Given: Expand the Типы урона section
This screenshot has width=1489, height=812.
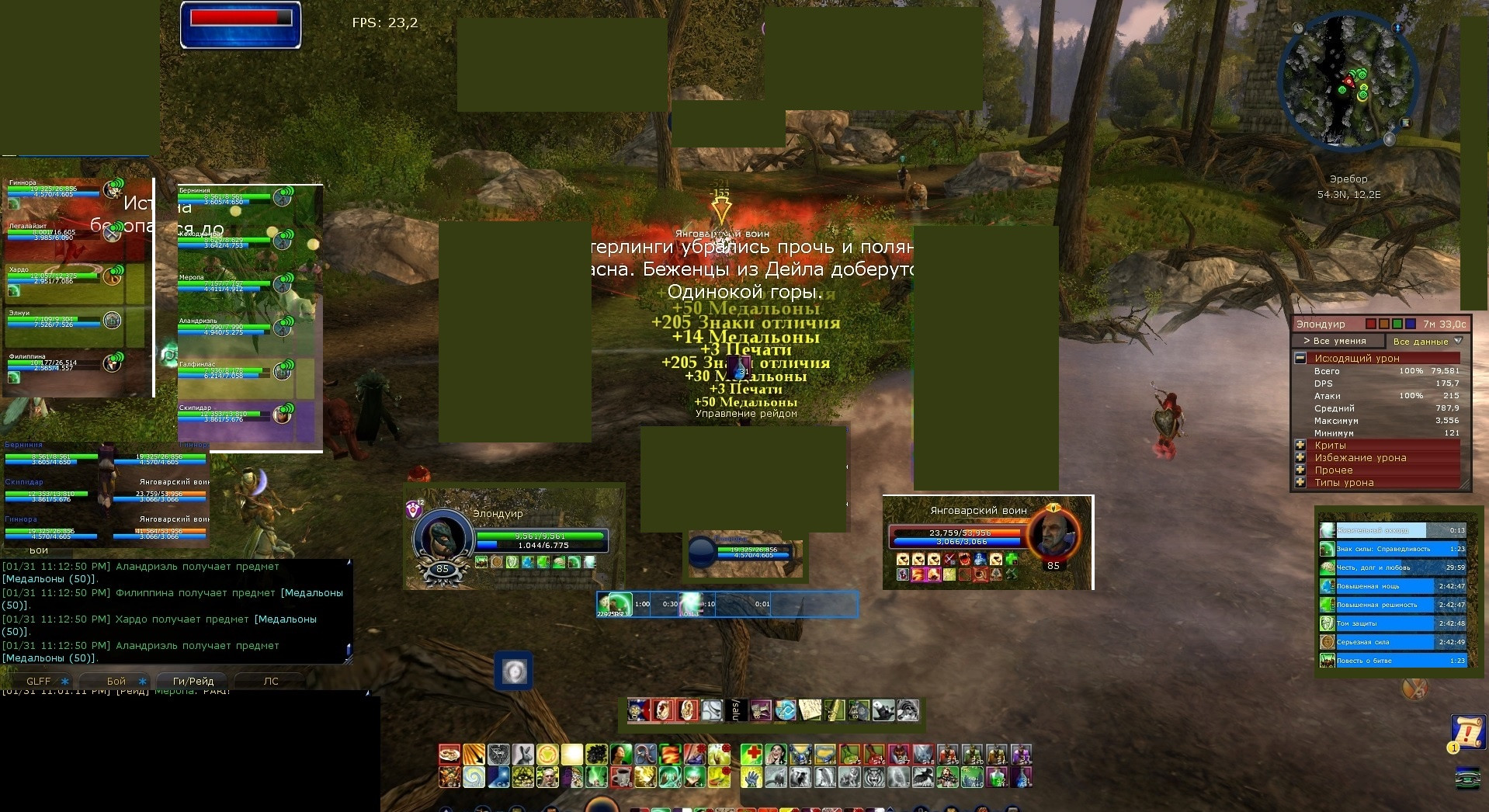Looking at the screenshot, I should tap(1300, 482).
